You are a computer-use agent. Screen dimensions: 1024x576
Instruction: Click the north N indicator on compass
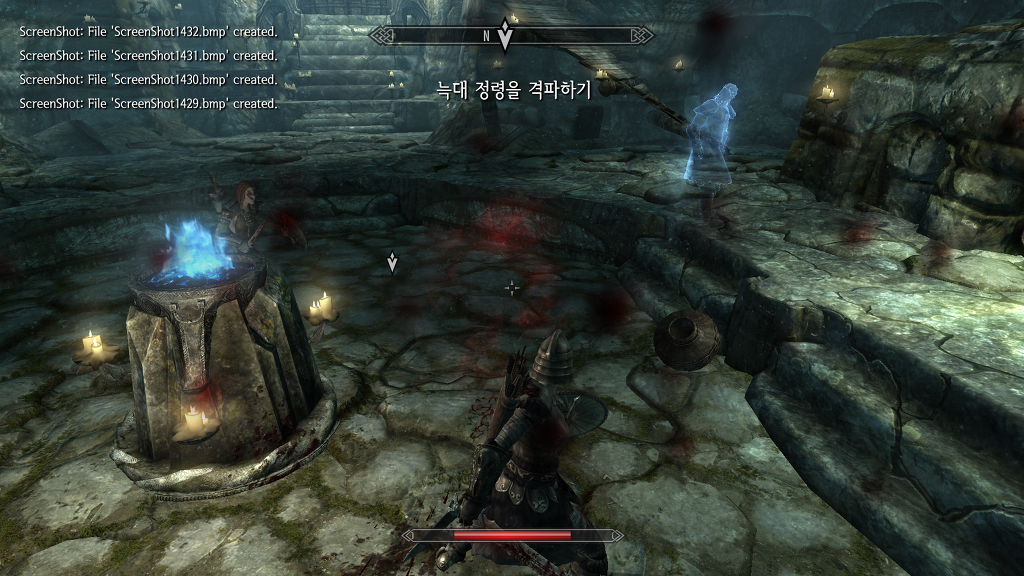pyautogui.click(x=486, y=36)
